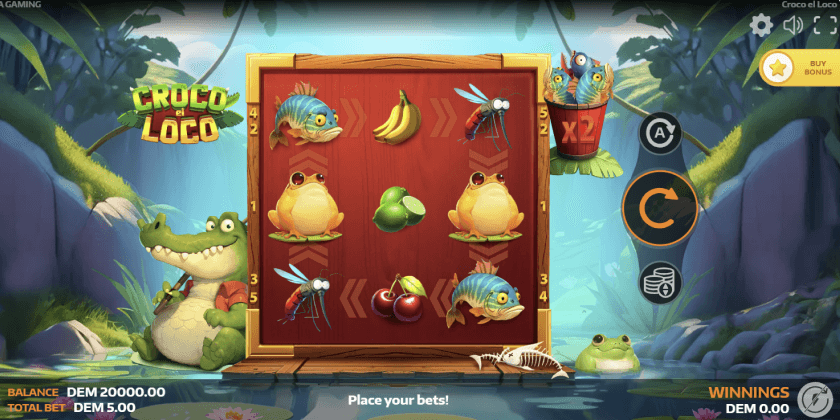Spin the reels with the orange button
The height and width of the screenshot is (420, 840).
pyautogui.click(x=660, y=208)
